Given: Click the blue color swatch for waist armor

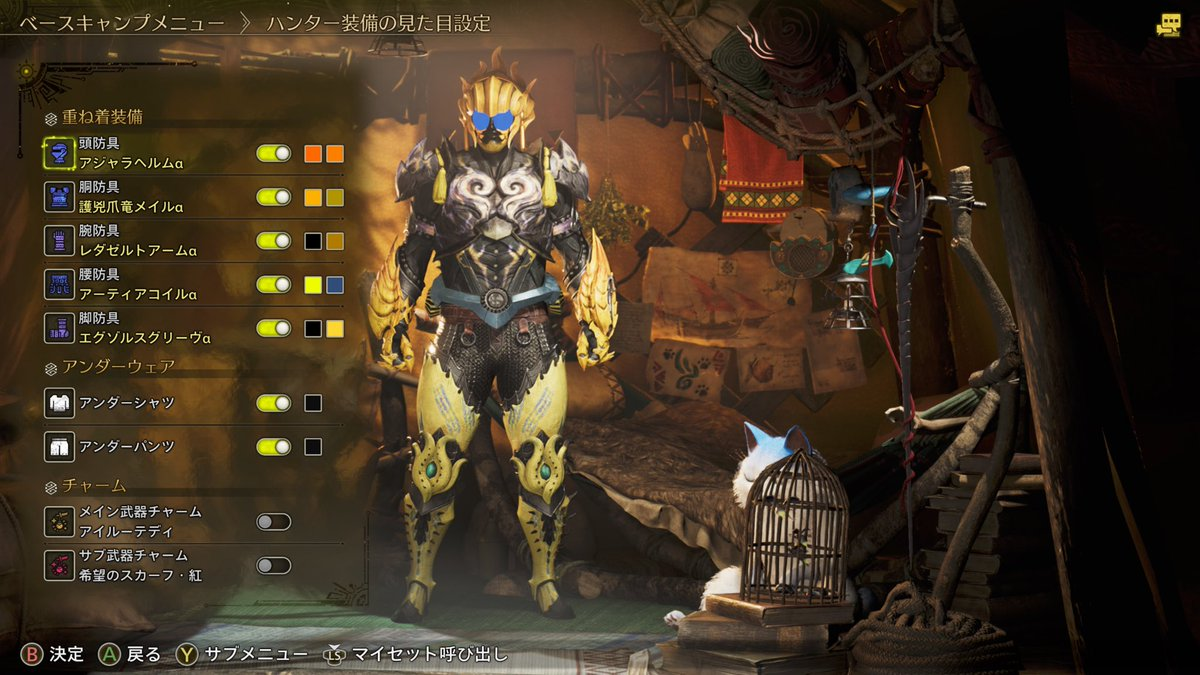Looking at the screenshot, I should coord(335,284).
